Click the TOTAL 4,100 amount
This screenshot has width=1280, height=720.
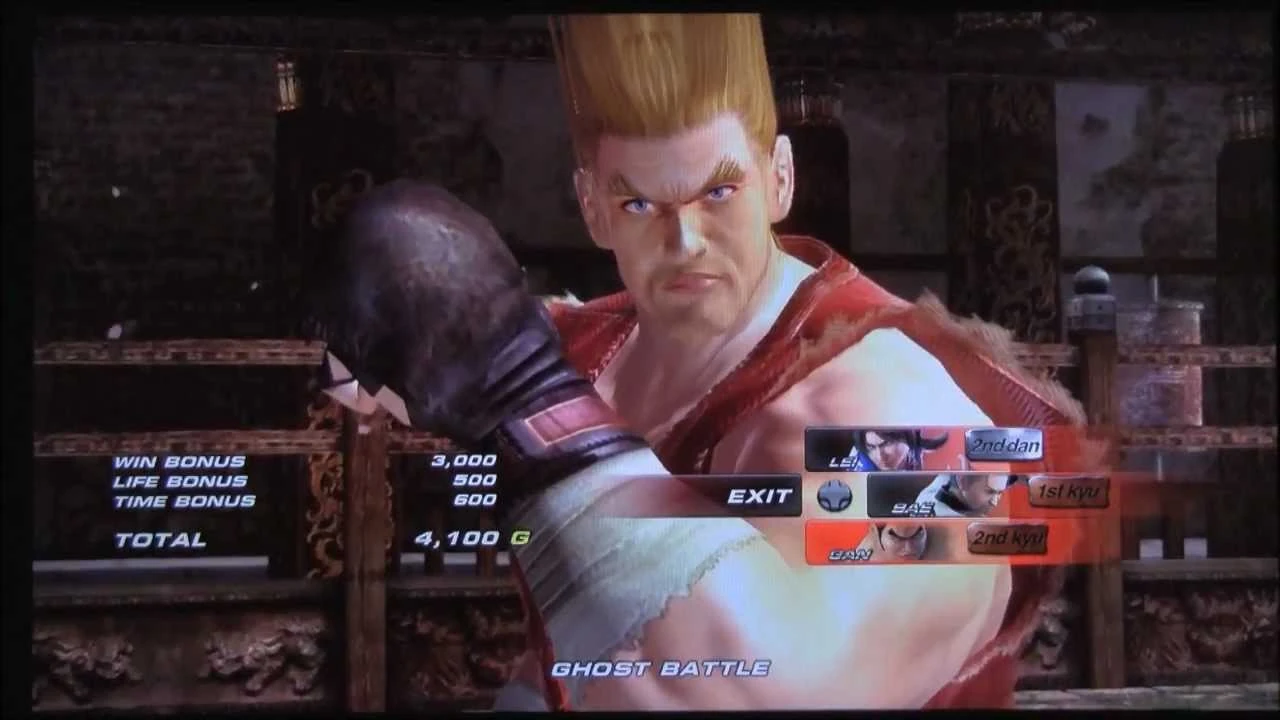pos(452,537)
